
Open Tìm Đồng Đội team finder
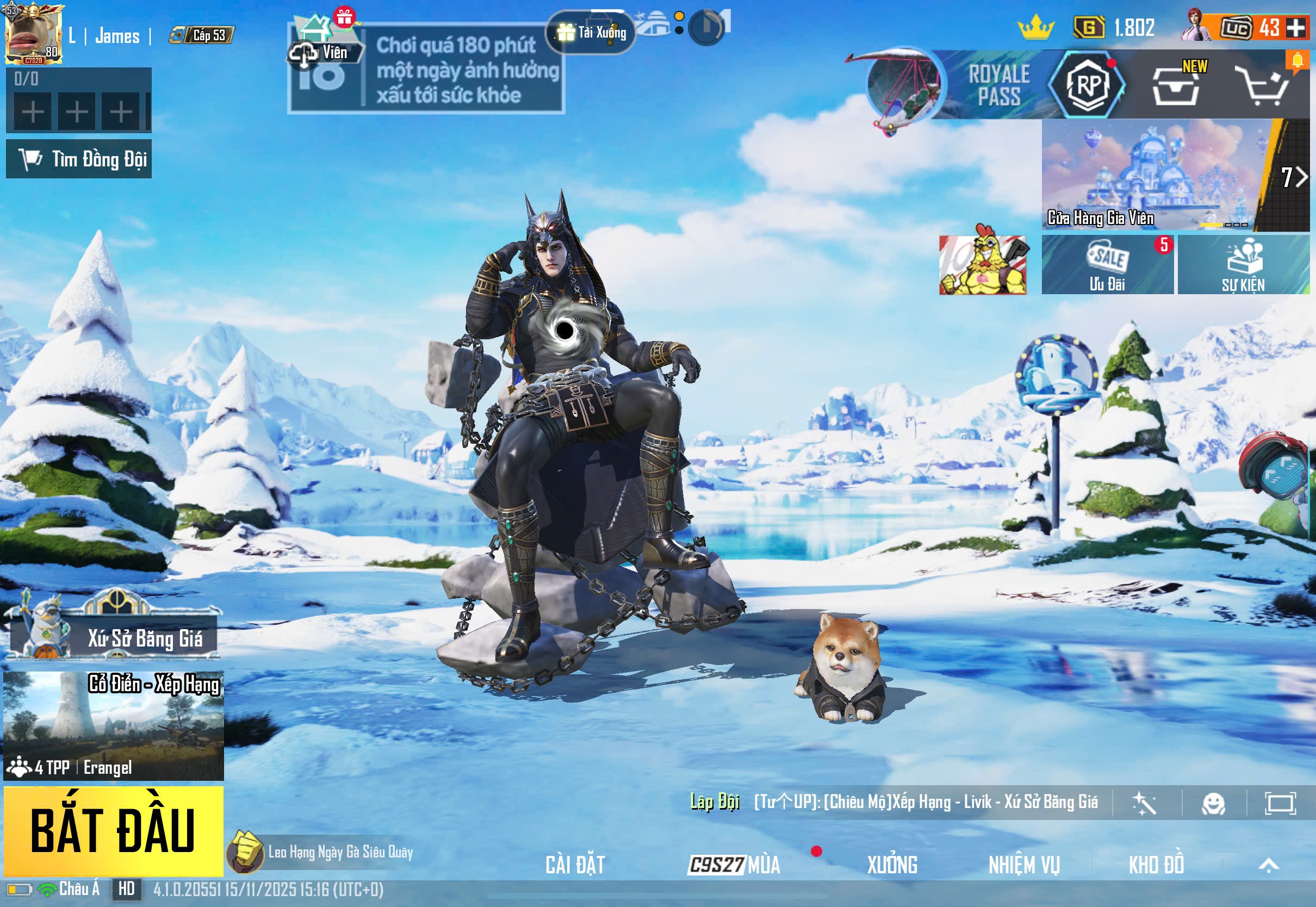click(x=79, y=159)
